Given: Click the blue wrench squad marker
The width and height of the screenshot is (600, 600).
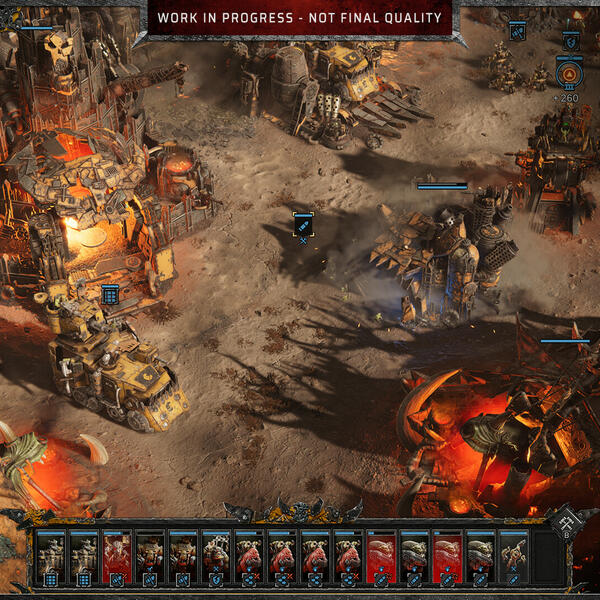Looking at the screenshot, I should coord(517,31).
